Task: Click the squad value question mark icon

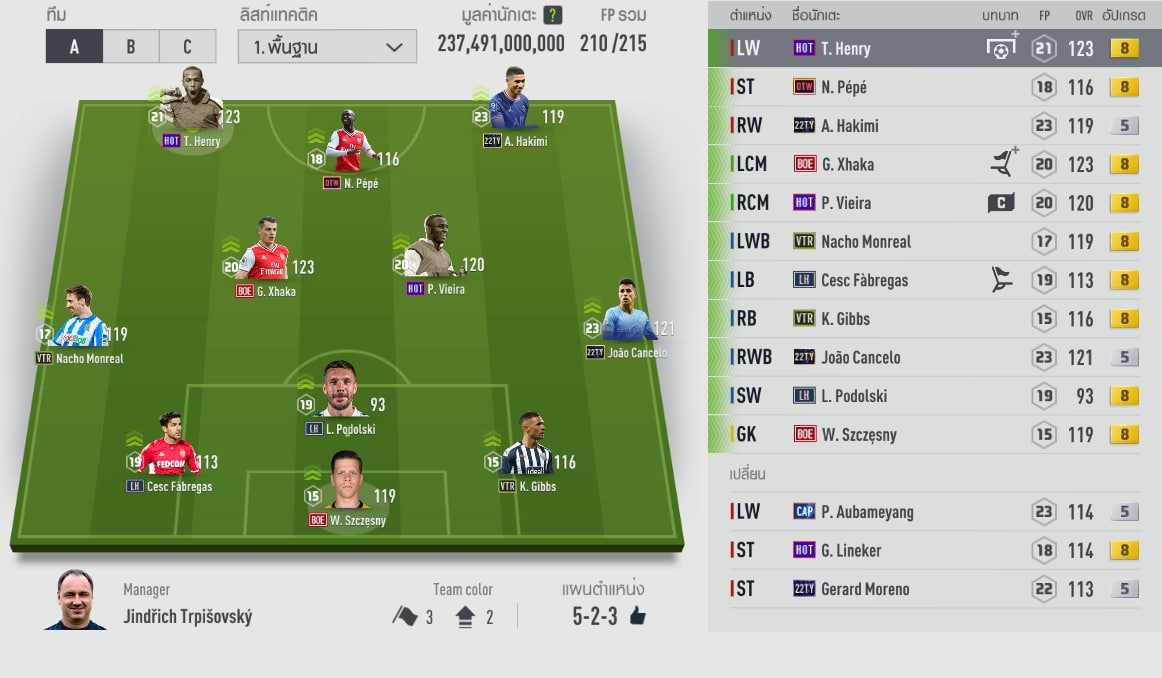Action: 552,16
